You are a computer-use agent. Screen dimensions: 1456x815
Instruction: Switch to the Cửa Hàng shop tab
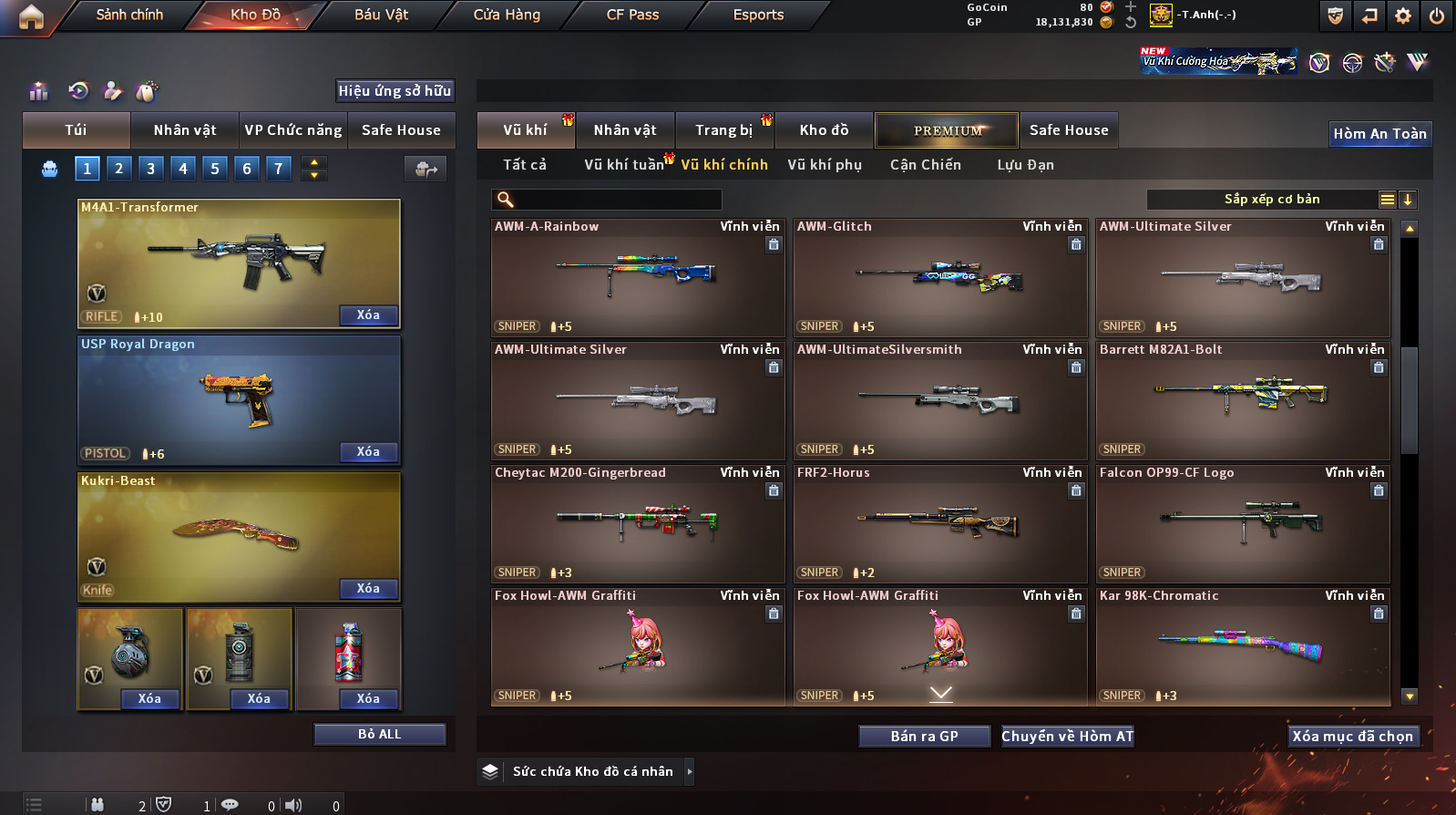(507, 15)
